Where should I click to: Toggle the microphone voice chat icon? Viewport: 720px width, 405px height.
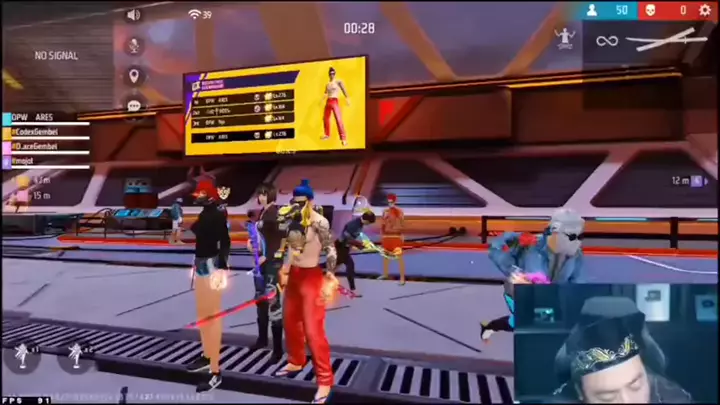click(133, 45)
